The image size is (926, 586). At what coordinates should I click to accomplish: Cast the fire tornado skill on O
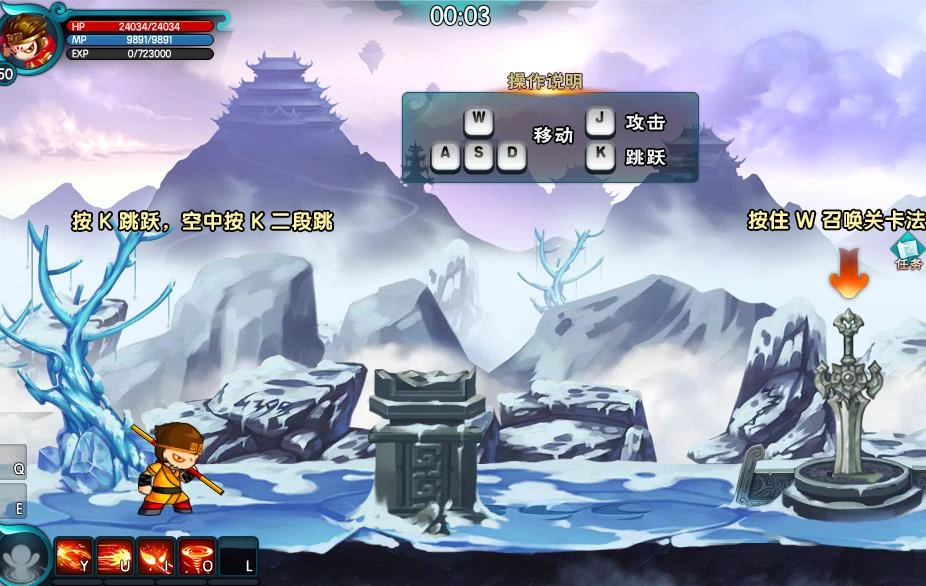197,556
